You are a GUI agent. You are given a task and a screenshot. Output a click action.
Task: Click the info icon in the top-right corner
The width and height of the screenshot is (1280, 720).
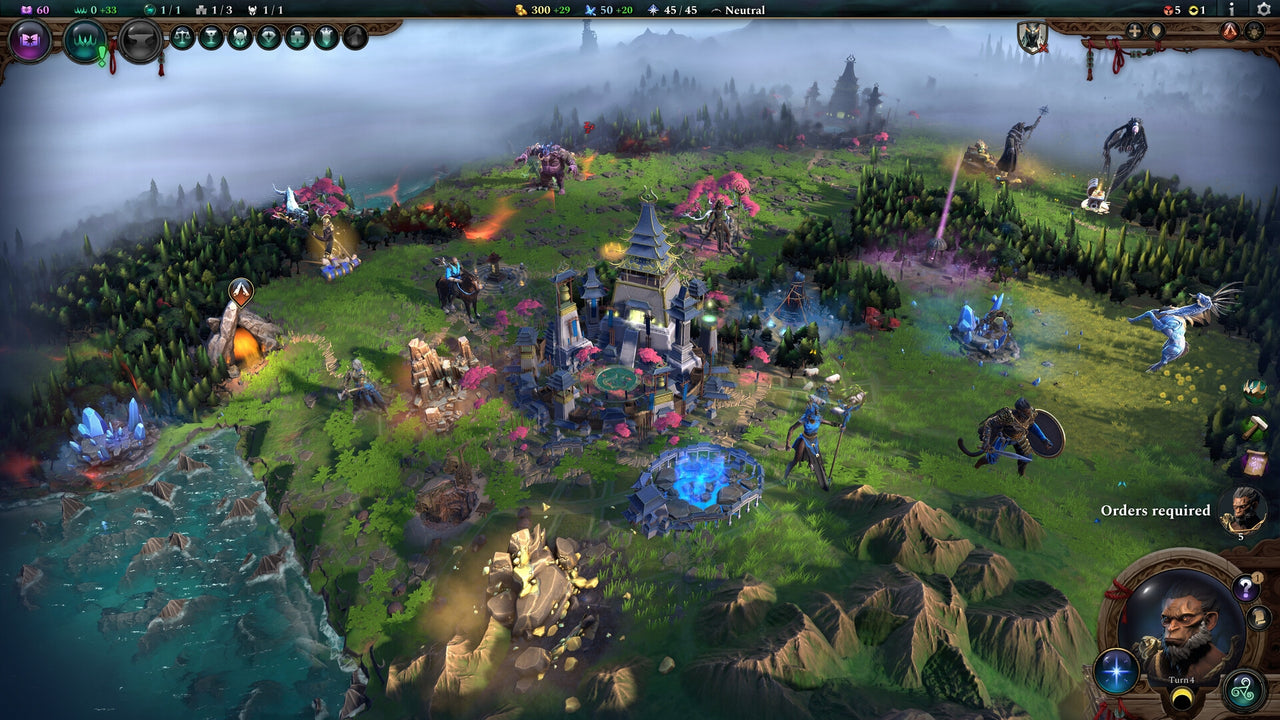(1232, 10)
